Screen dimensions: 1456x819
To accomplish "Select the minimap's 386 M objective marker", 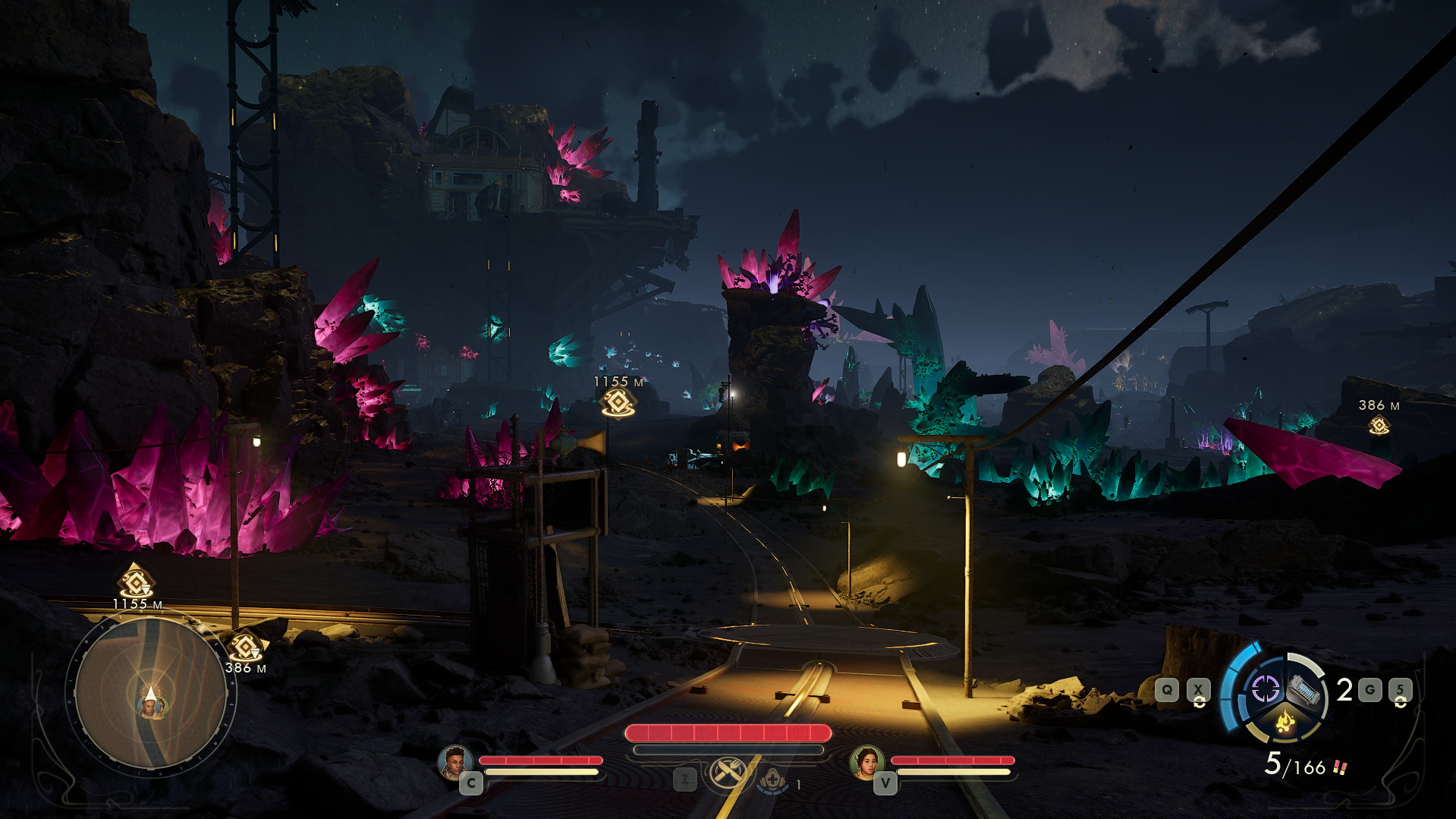I will click(x=245, y=647).
